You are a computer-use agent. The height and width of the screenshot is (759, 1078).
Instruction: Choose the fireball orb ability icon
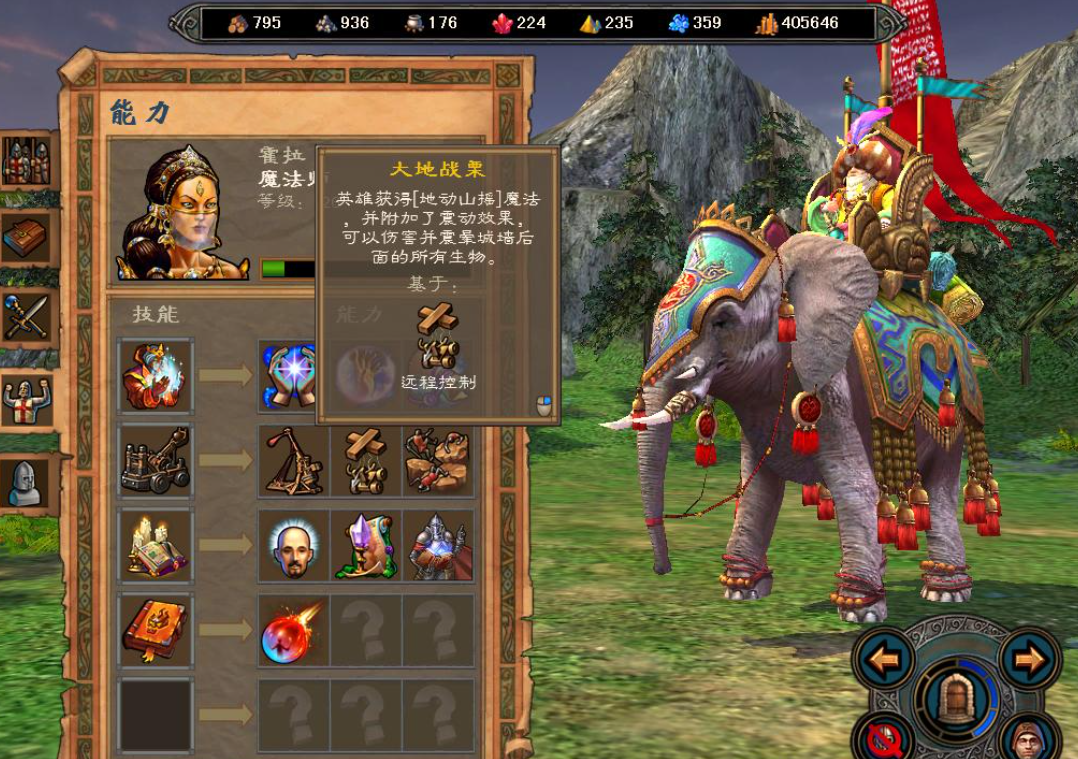(x=294, y=631)
